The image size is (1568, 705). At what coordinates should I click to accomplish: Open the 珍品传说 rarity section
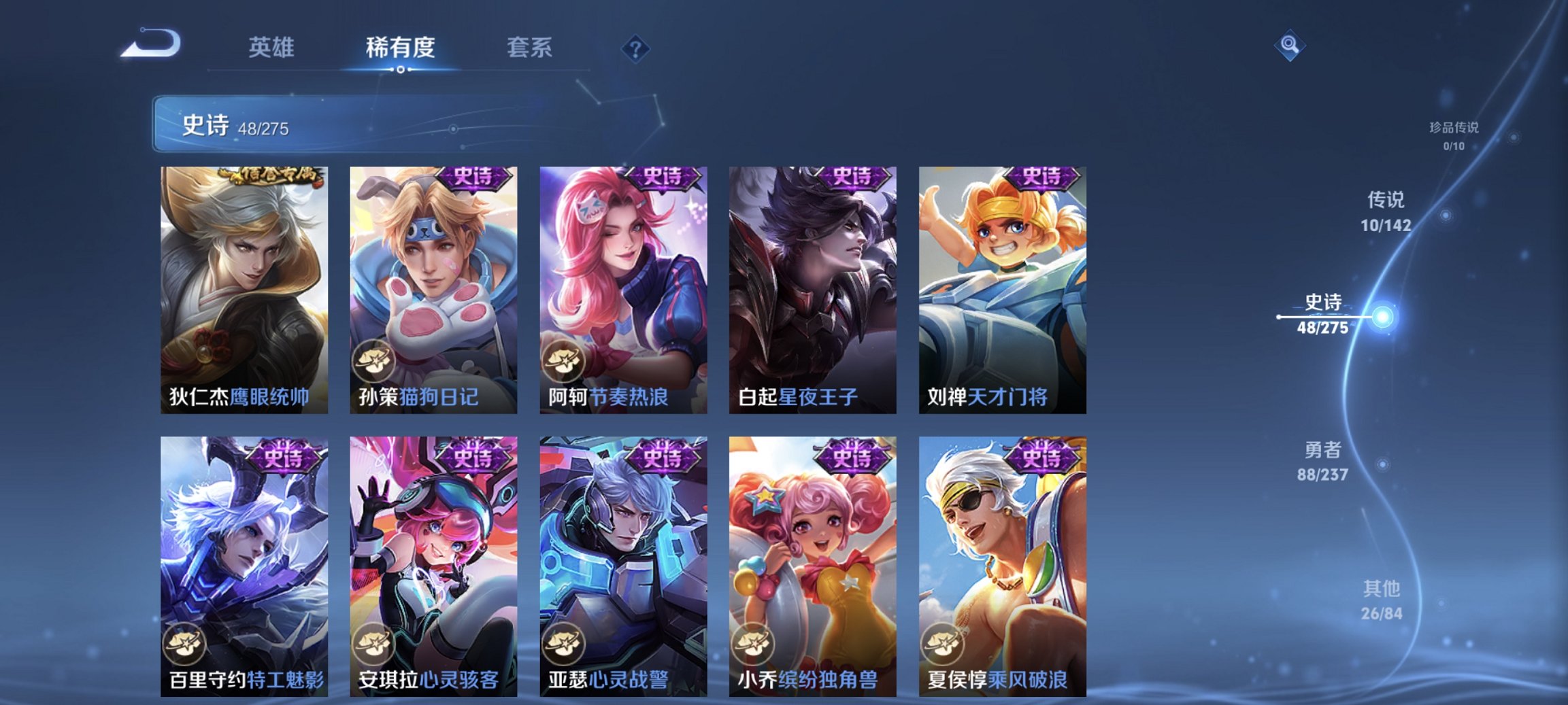(x=1453, y=134)
